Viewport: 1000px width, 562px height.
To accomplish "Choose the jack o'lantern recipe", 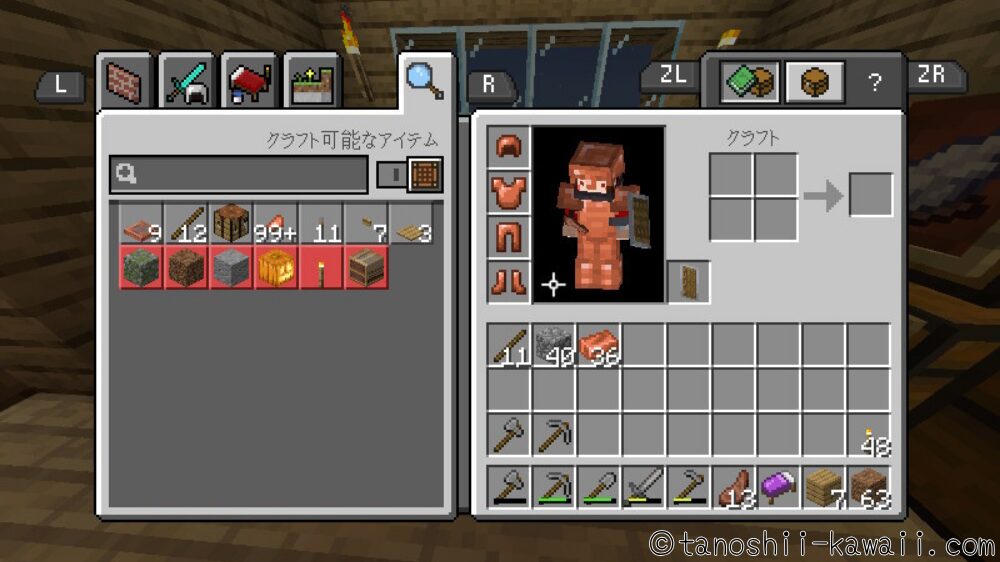I will (276, 268).
